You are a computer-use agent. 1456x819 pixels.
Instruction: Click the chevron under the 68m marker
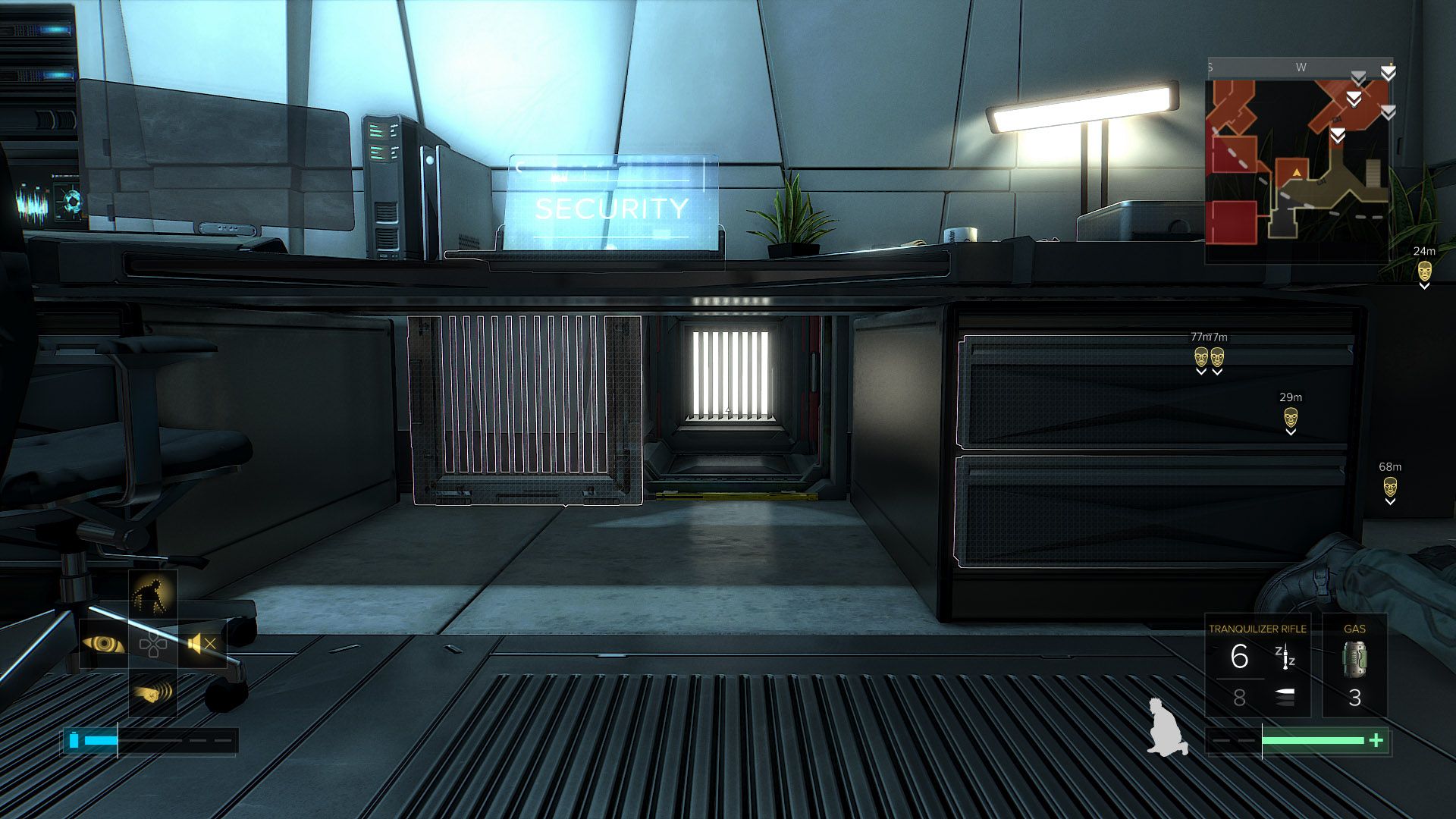1392,500
